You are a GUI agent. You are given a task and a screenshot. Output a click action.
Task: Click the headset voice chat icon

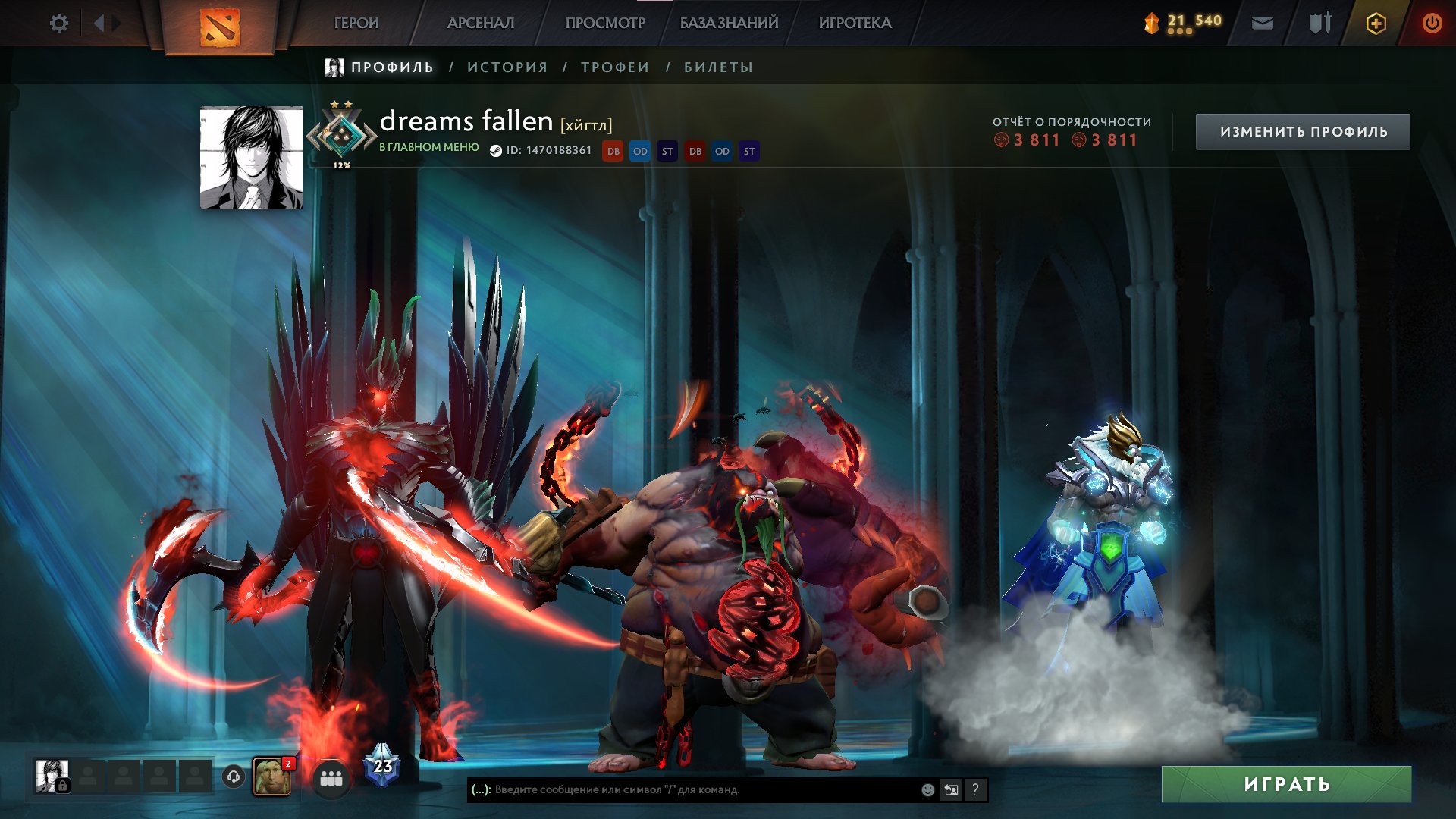234,775
